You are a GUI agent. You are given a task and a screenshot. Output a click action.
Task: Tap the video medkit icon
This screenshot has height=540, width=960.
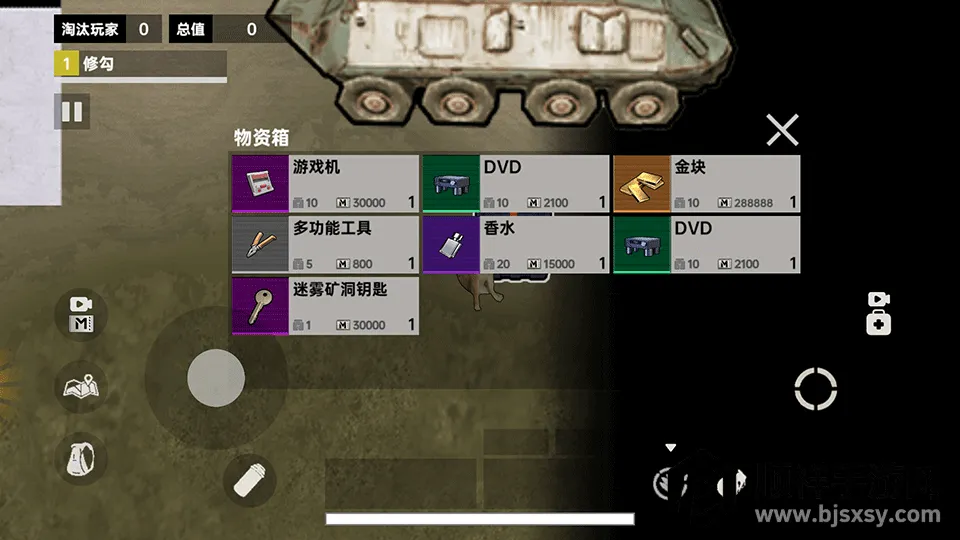tap(878, 313)
